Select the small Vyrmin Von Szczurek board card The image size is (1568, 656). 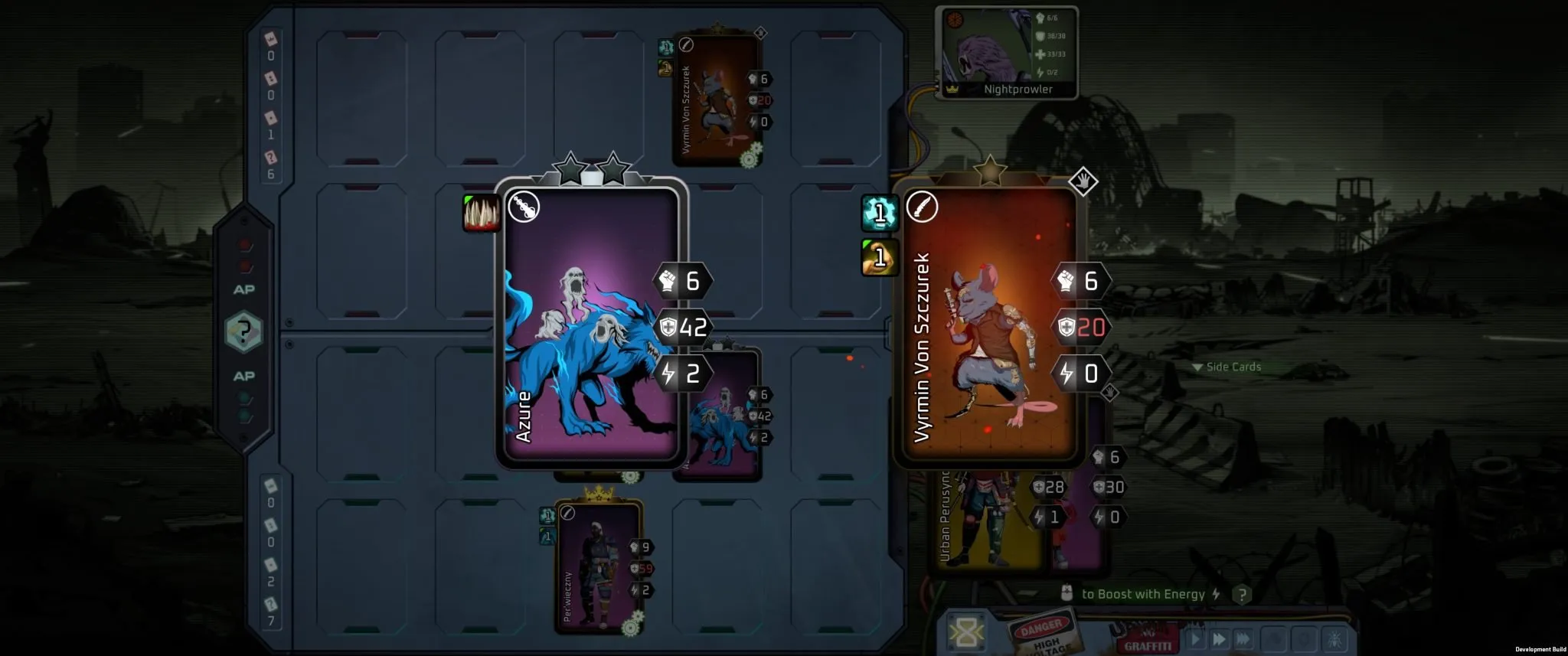[716, 100]
